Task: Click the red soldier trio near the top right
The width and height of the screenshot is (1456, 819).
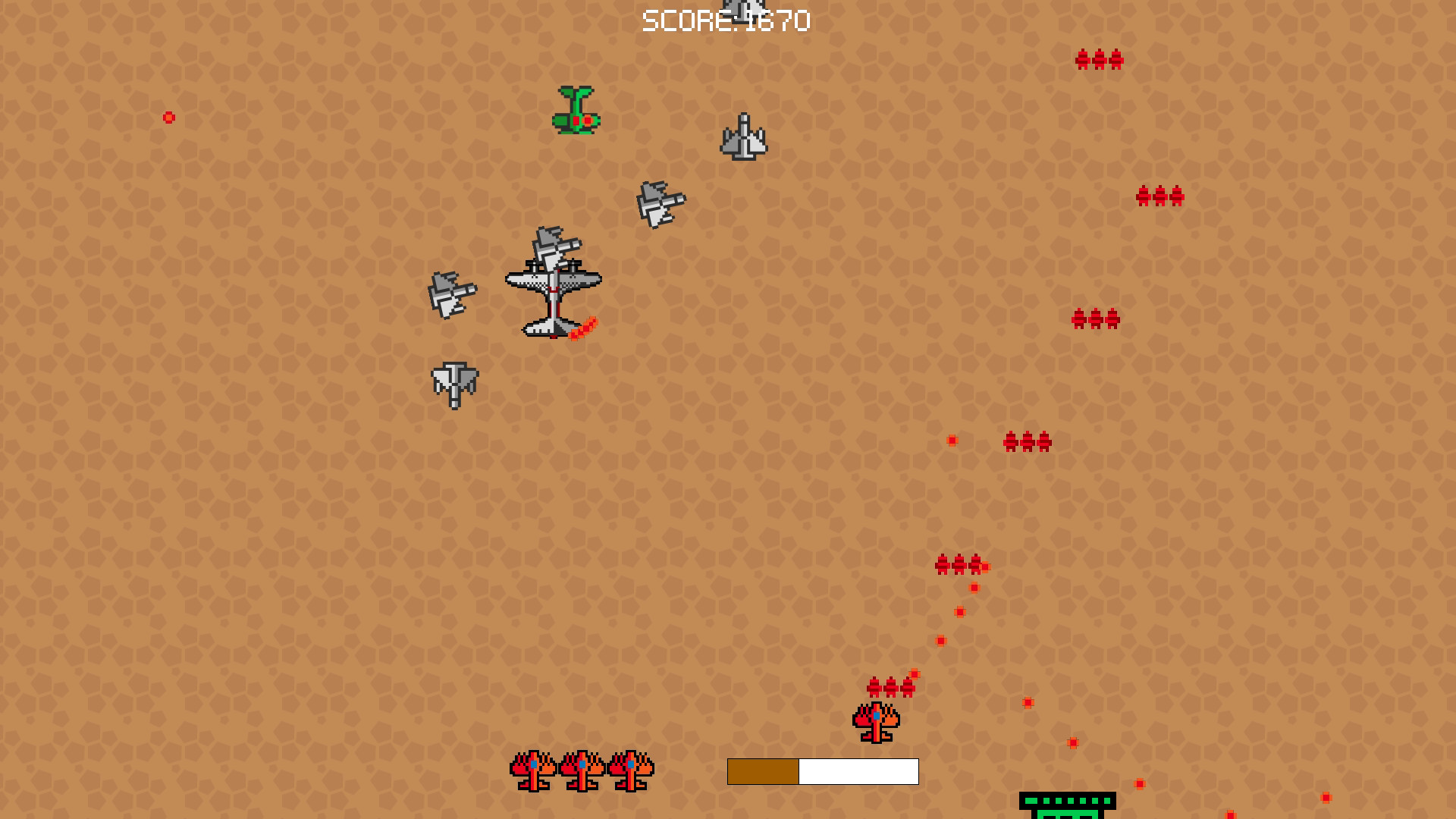Action: coord(1099,59)
